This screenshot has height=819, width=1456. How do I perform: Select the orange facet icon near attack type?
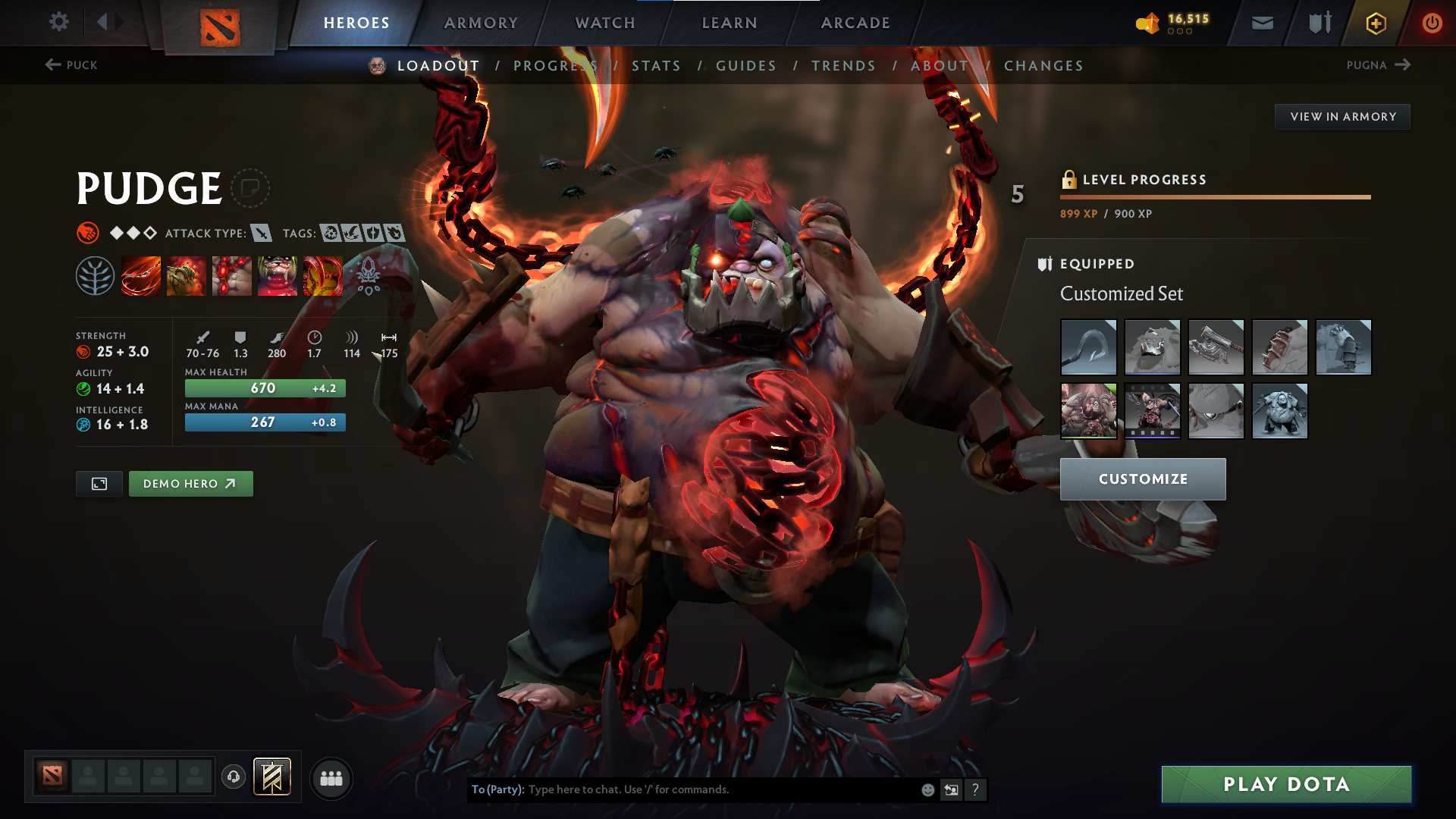(x=86, y=232)
